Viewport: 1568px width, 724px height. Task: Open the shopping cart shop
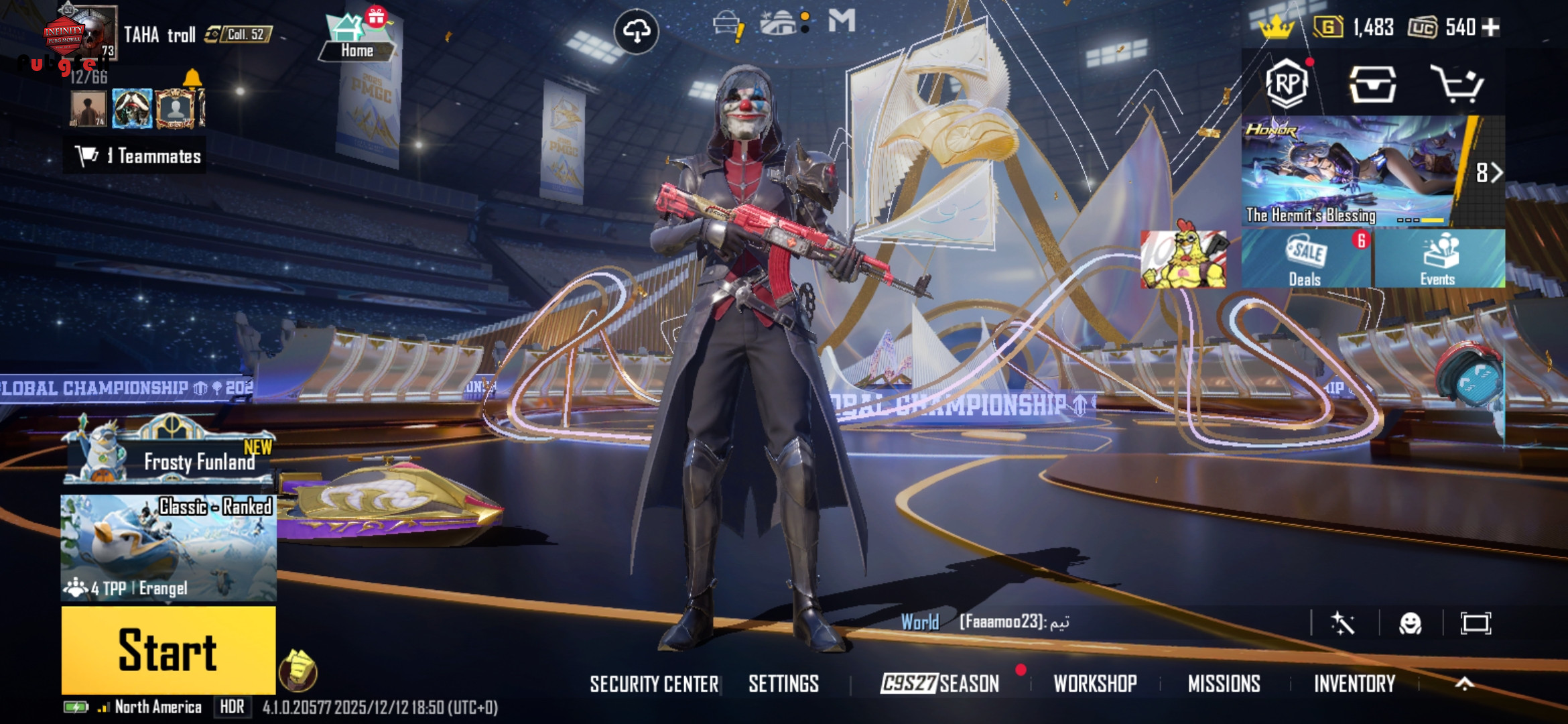pos(1456,84)
